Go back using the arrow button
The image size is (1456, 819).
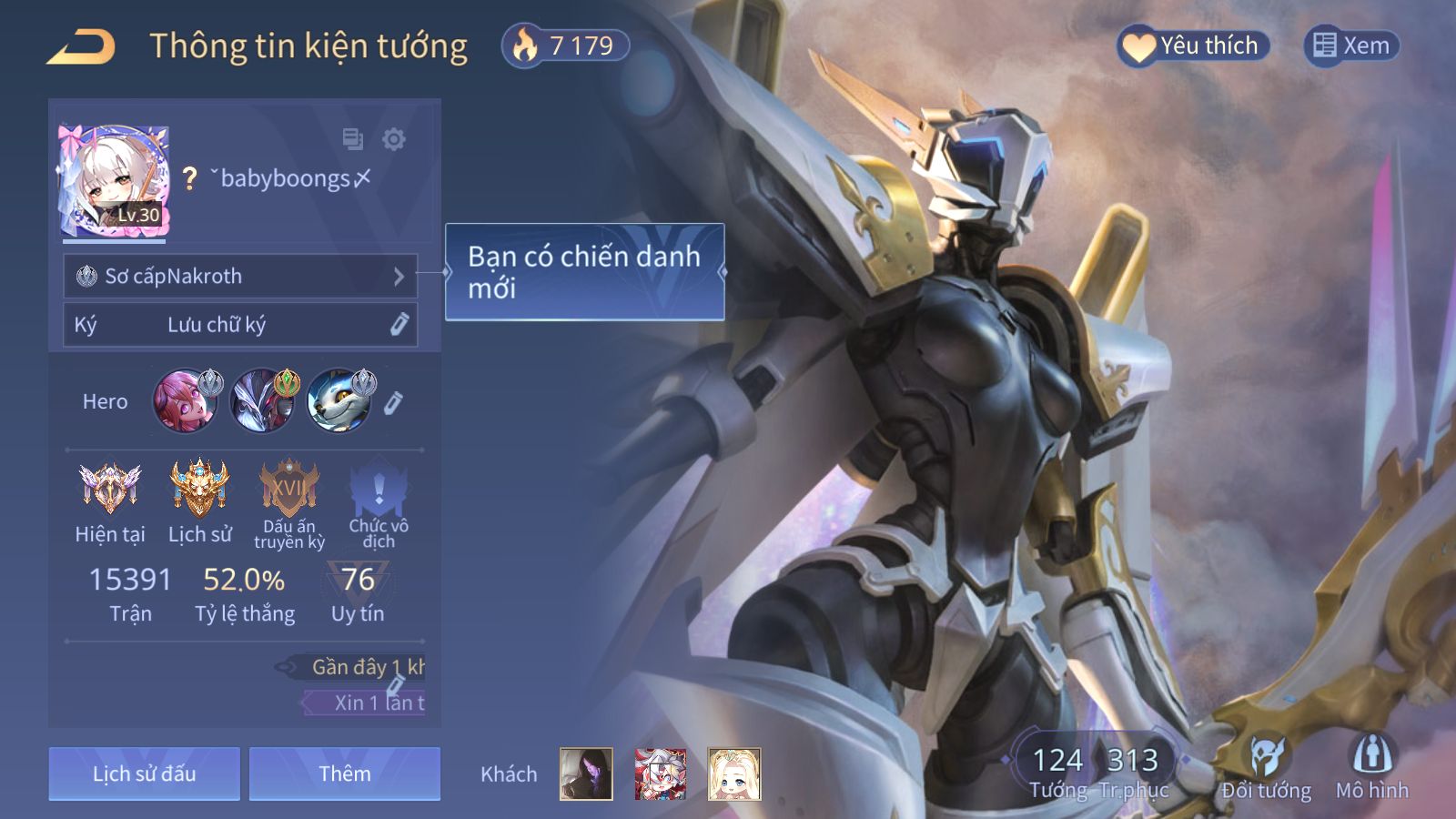(x=81, y=46)
